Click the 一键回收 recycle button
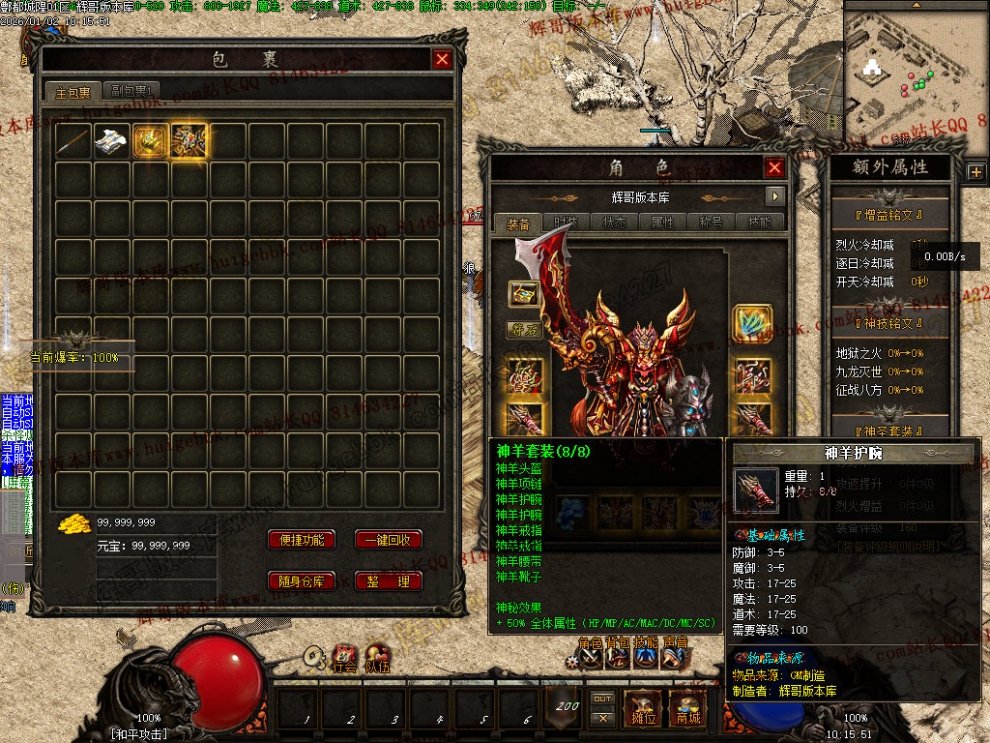Image resolution: width=990 pixels, height=743 pixels. (x=388, y=540)
